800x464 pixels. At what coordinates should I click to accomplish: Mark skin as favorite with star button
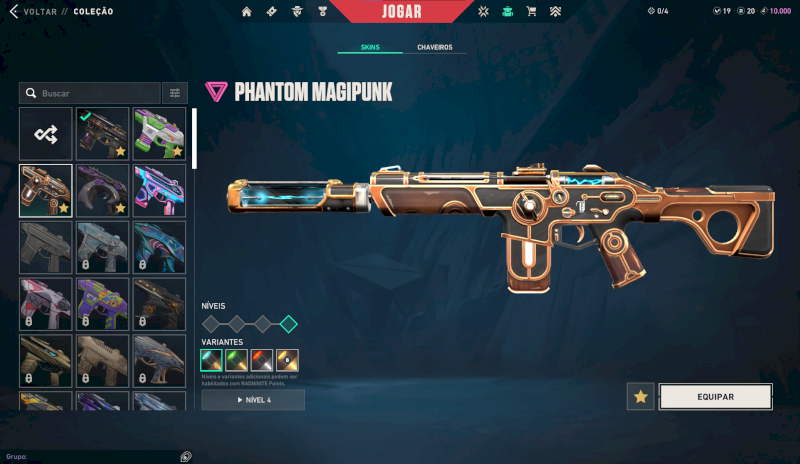tap(641, 397)
